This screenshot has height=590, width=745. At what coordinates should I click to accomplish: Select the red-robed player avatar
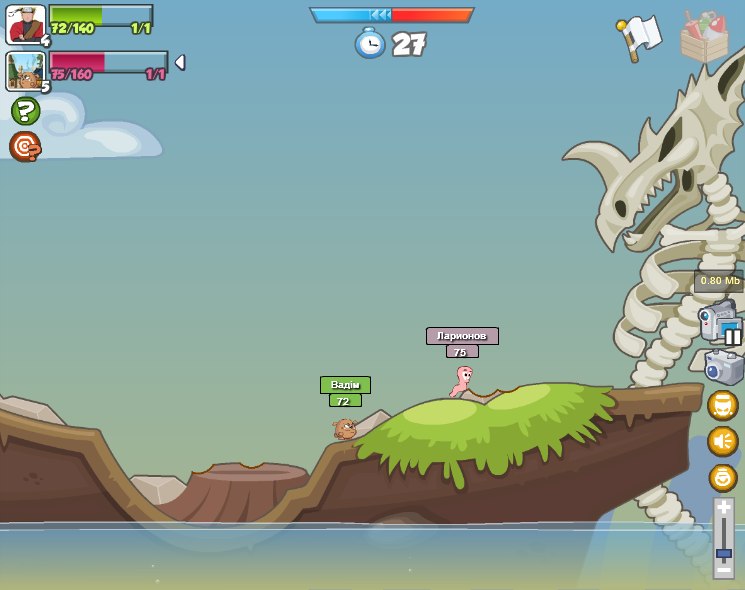(x=25, y=24)
